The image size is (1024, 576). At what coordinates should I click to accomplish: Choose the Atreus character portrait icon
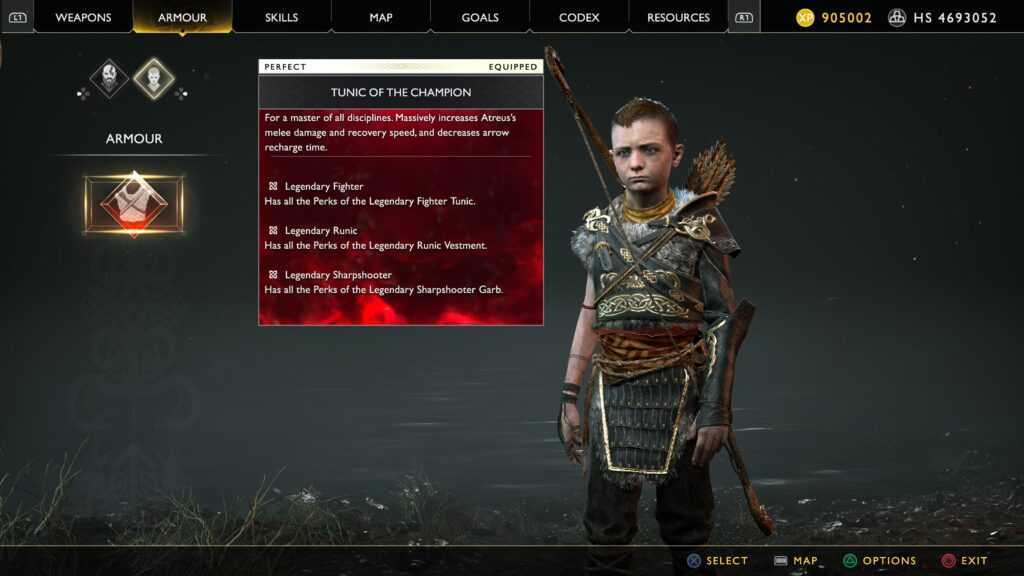(x=154, y=78)
